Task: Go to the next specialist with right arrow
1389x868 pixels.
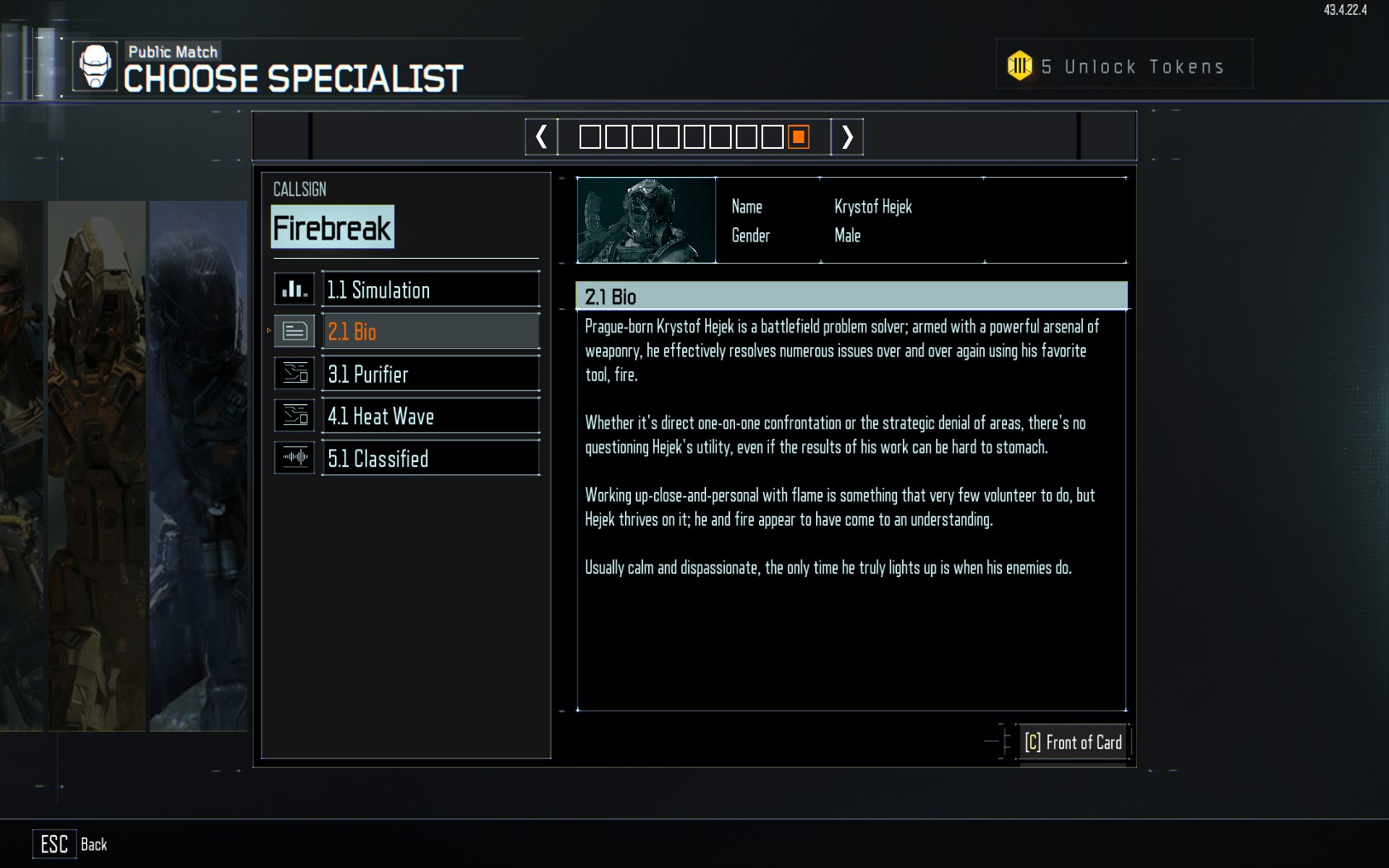Action: click(x=847, y=137)
